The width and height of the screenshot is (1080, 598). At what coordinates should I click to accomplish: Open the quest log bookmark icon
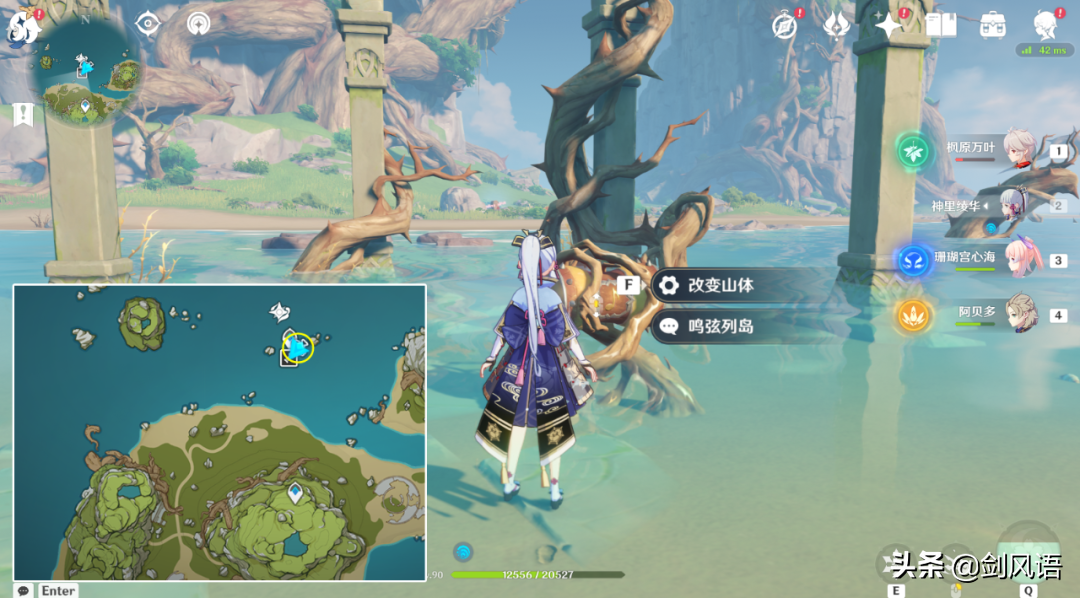[23, 115]
